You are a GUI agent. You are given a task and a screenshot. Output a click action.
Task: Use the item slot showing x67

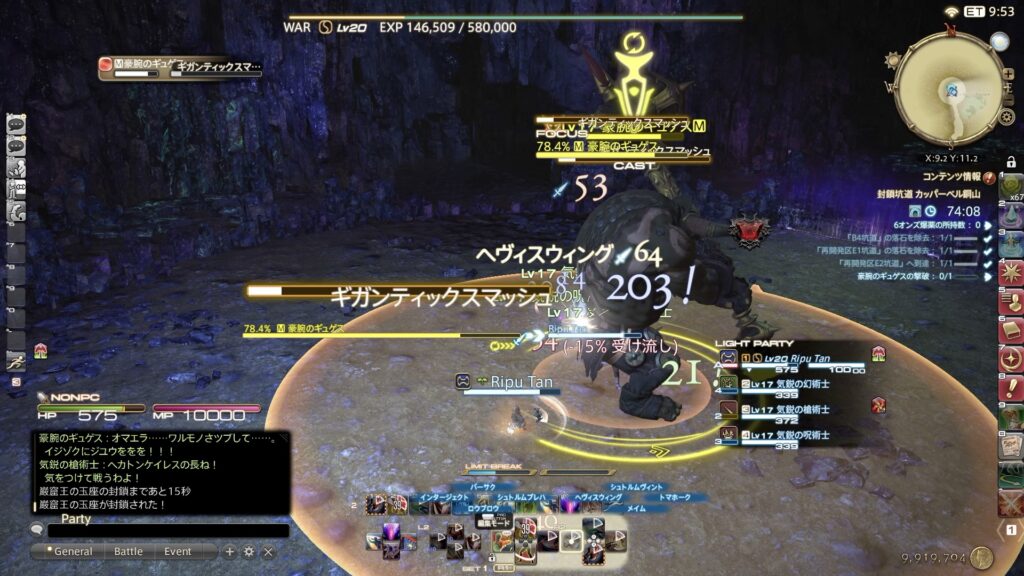[x=1011, y=187]
